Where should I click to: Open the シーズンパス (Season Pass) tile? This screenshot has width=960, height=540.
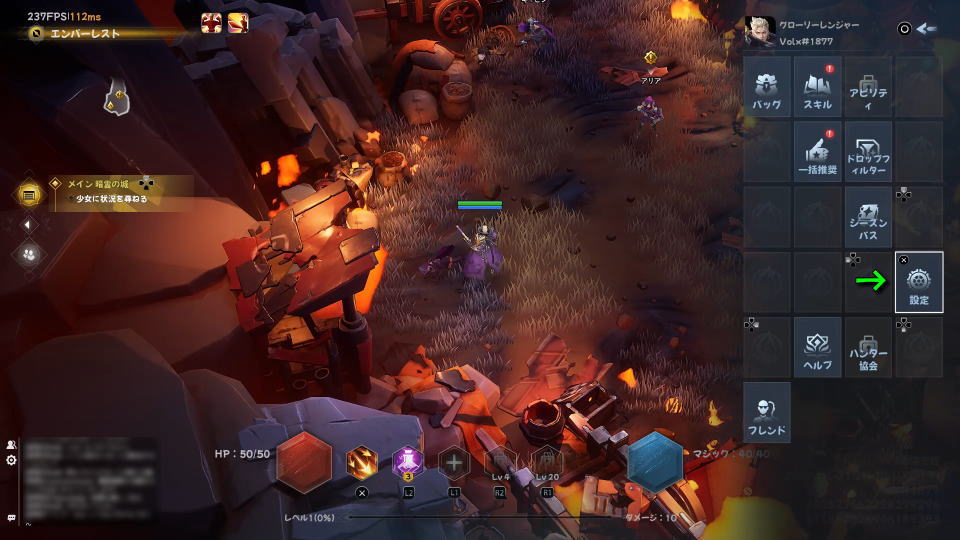click(x=868, y=217)
